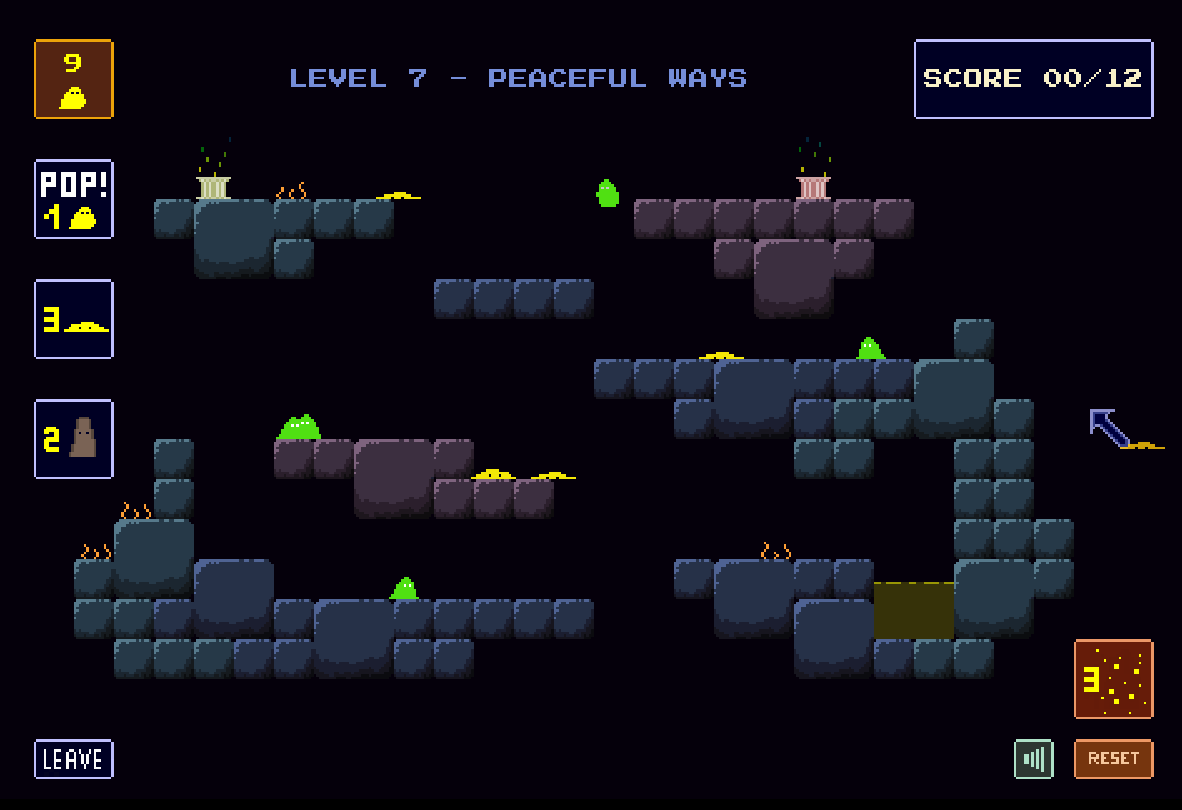Activate the orange sparkle explosion button

(x=1113, y=679)
